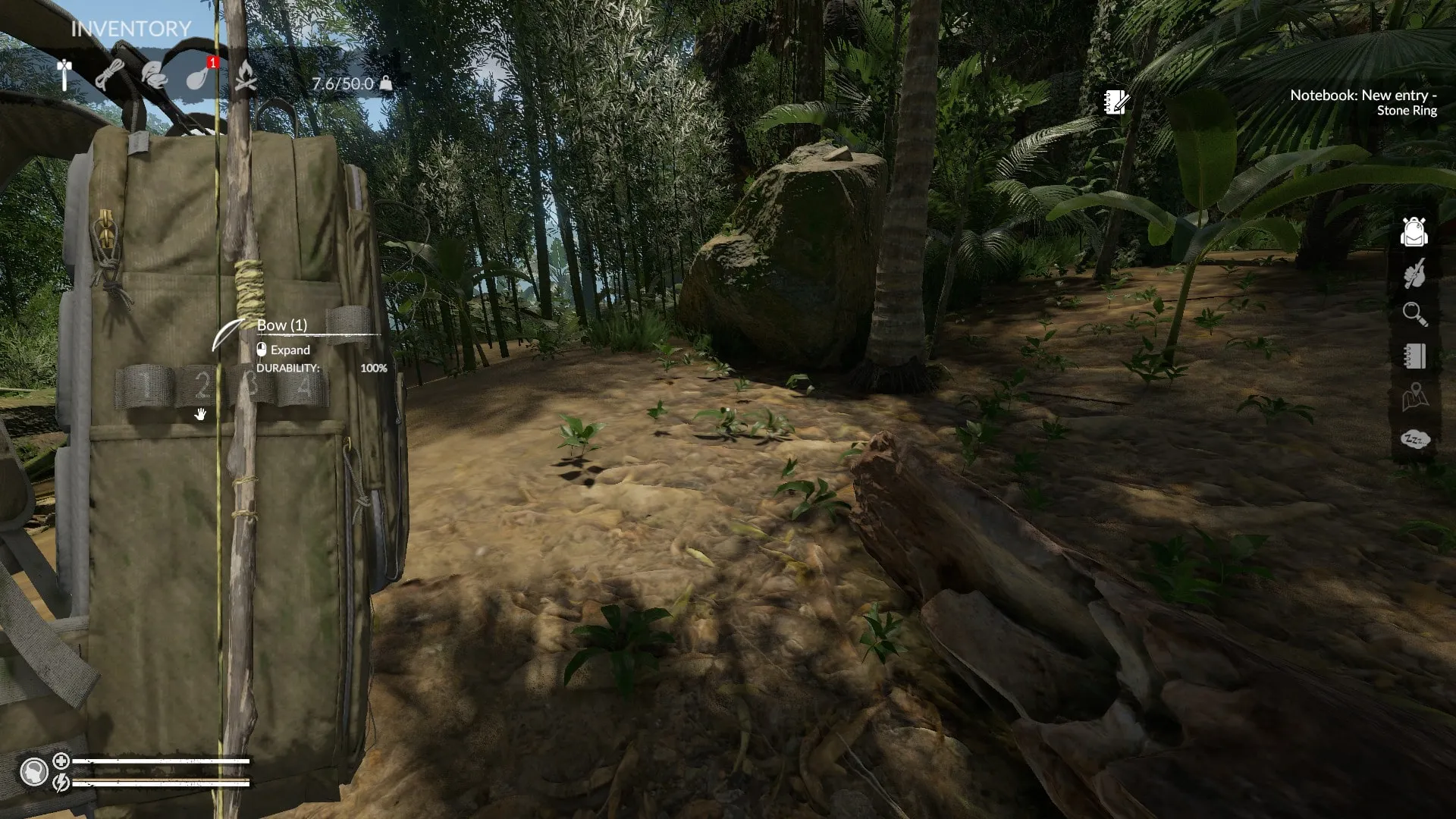The height and width of the screenshot is (819, 1456).
Task: Select quick slot 4 on the backpack
Action: [303, 387]
